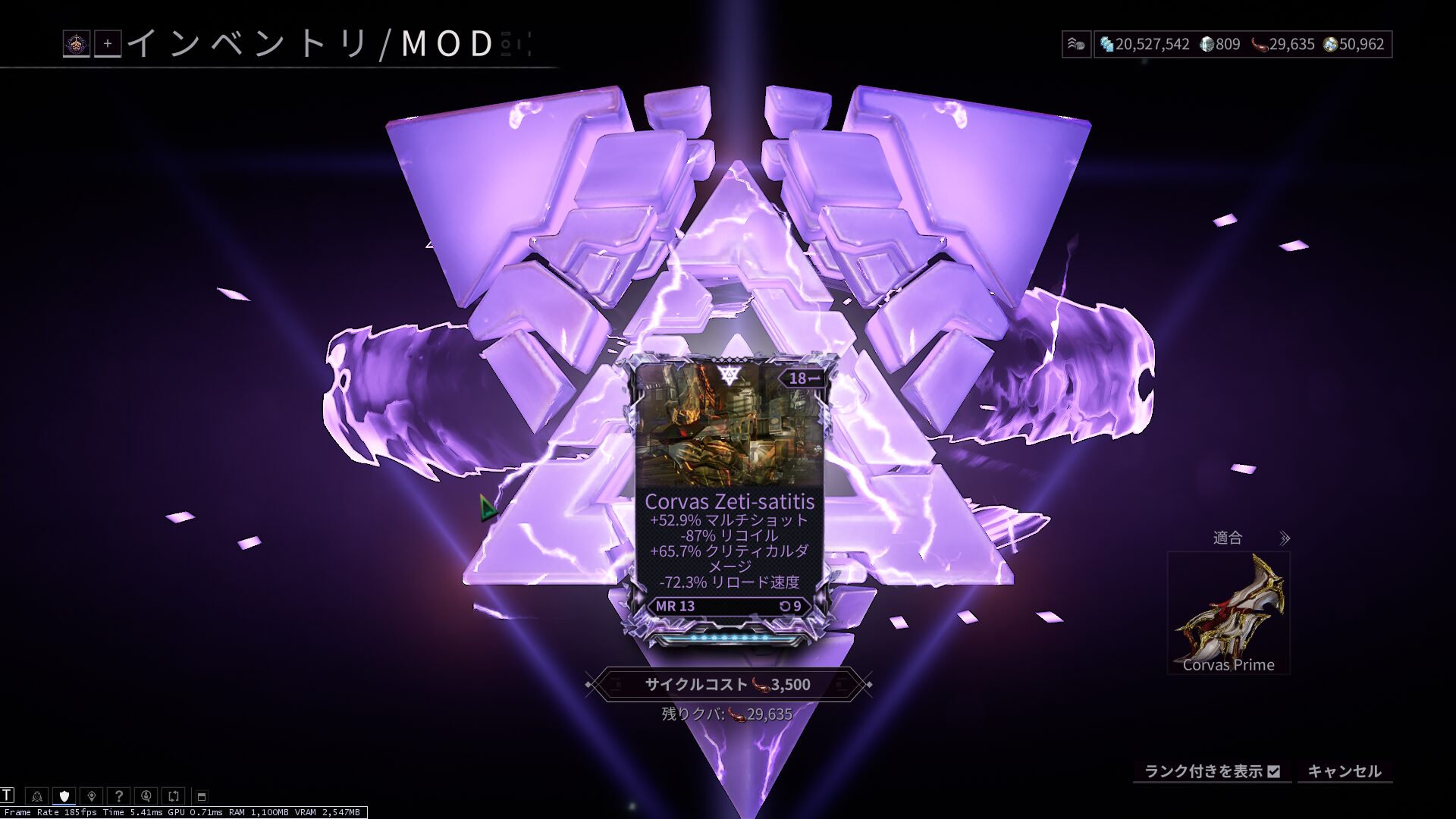Open the player profile avatar icon
Viewport: 1456px width, 819px height.
point(77,44)
